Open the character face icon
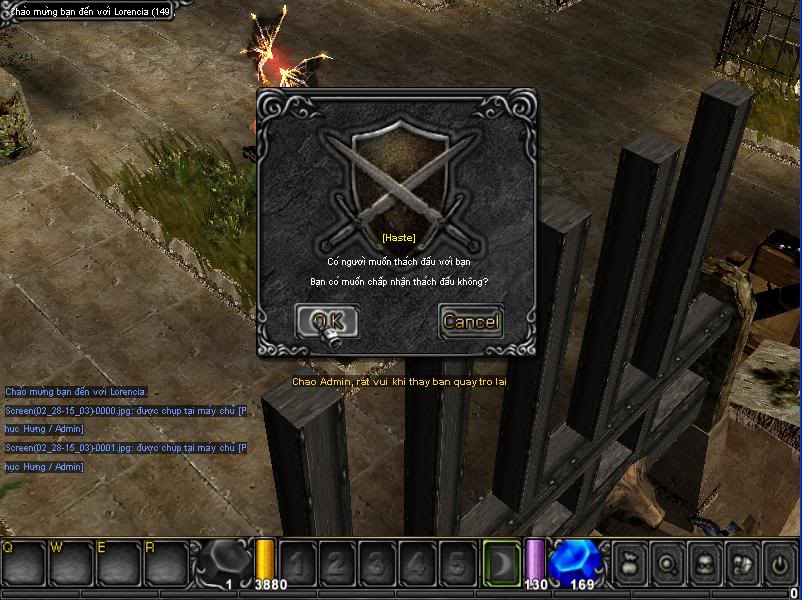803x601 pixels. click(x=705, y=563)
